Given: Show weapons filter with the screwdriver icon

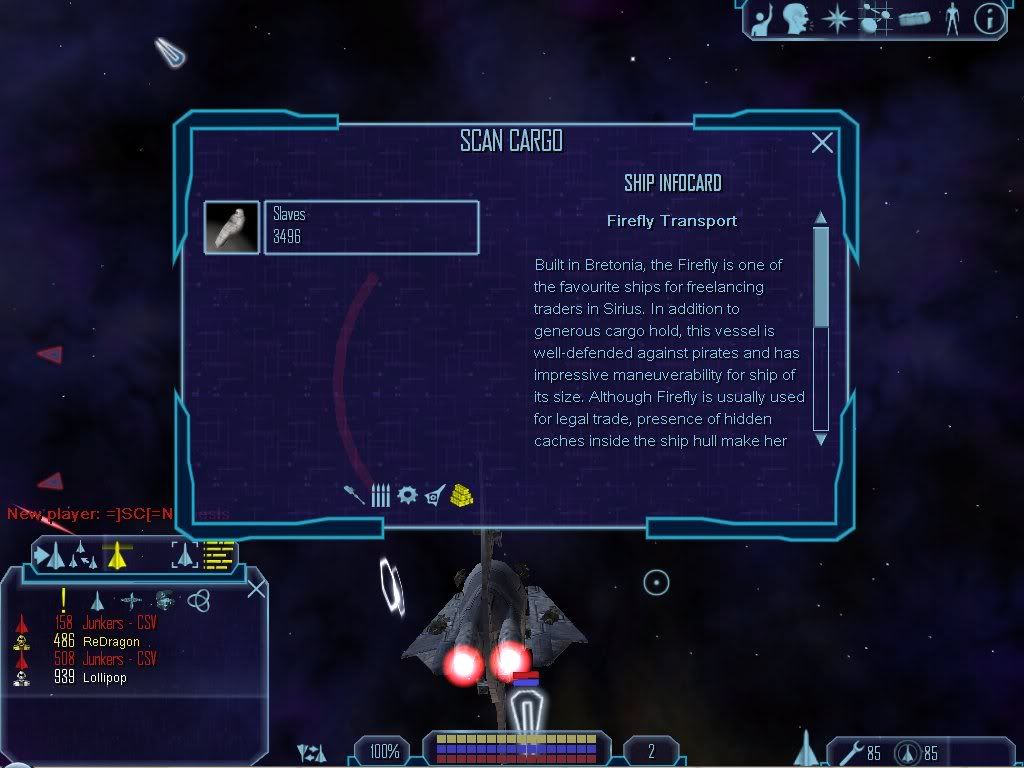Looking at the screenshot, I should (x=354, y=495).
